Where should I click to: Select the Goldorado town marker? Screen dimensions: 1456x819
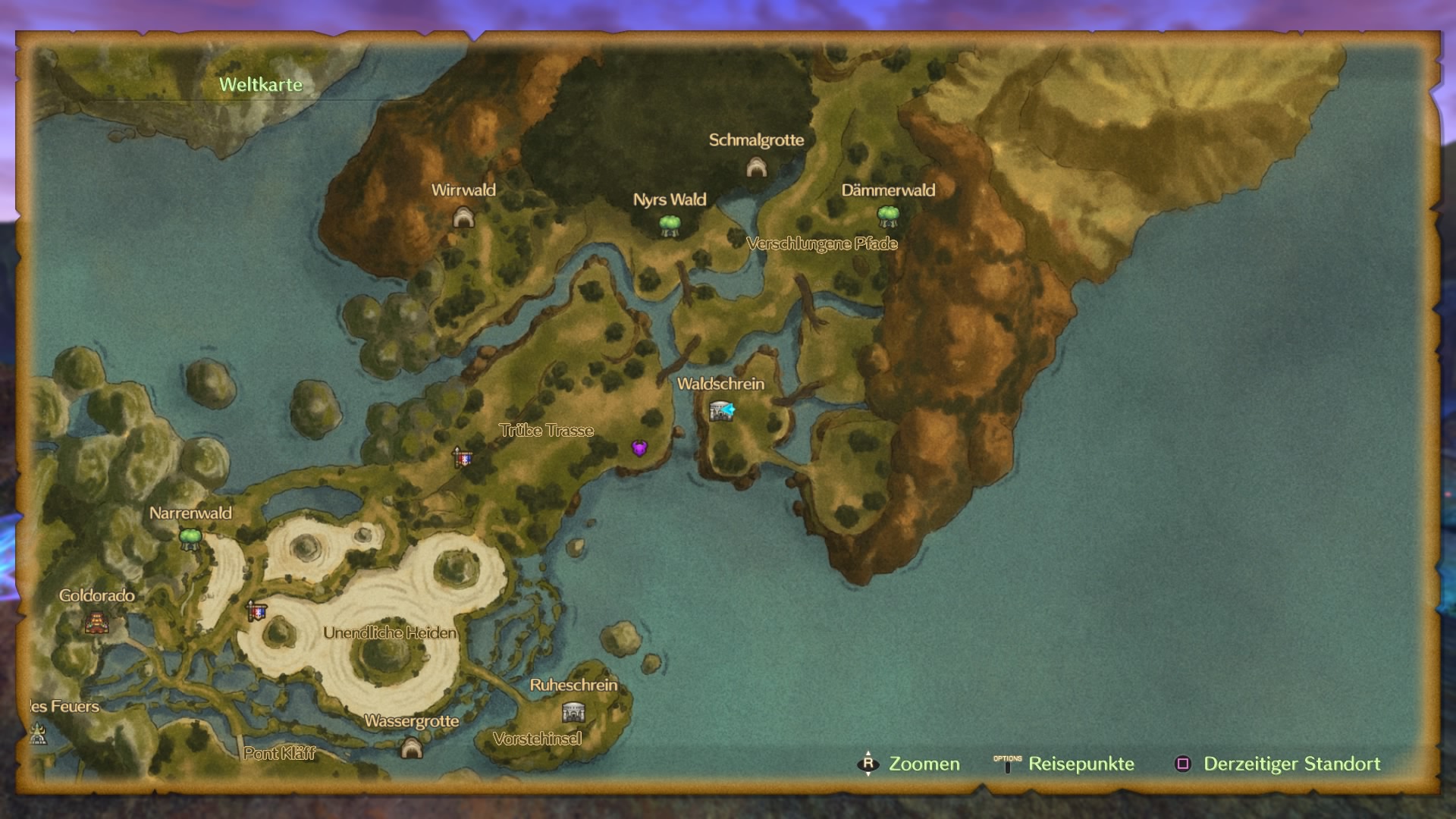coord(96,623)
